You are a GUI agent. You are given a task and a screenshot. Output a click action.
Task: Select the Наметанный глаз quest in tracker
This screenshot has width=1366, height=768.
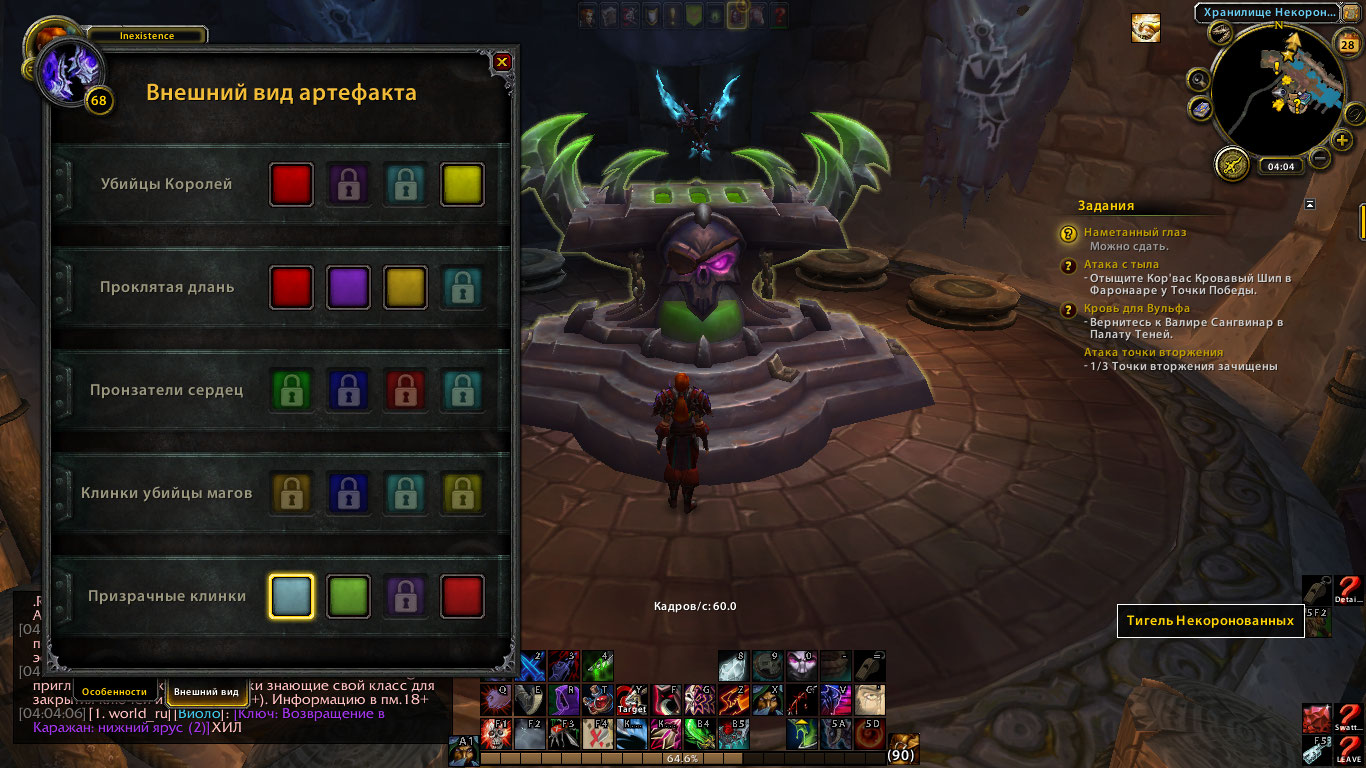pyautogui.click(x=1135, y=232)
